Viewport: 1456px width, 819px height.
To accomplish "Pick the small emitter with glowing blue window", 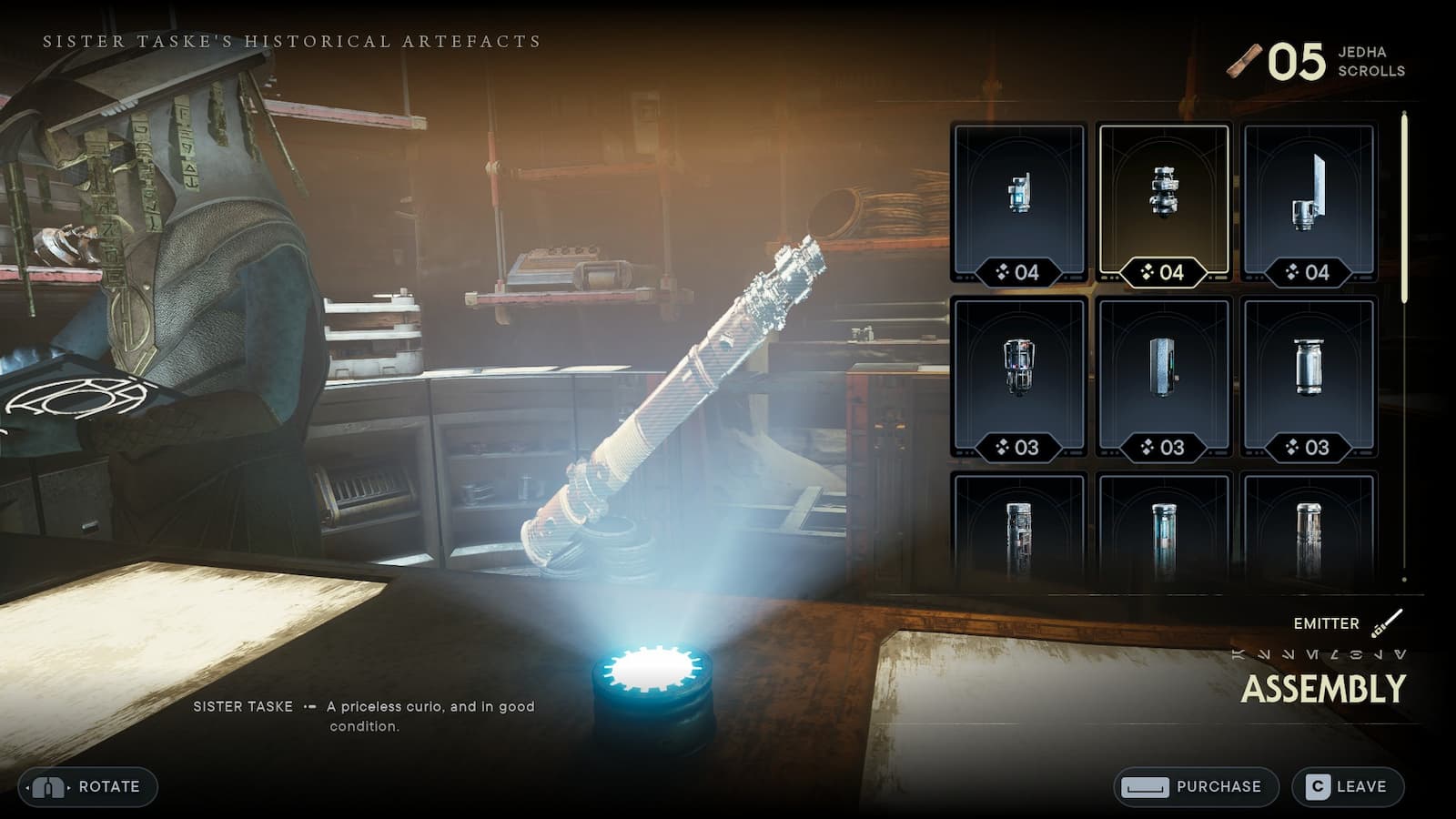I will pos(1019,204).
